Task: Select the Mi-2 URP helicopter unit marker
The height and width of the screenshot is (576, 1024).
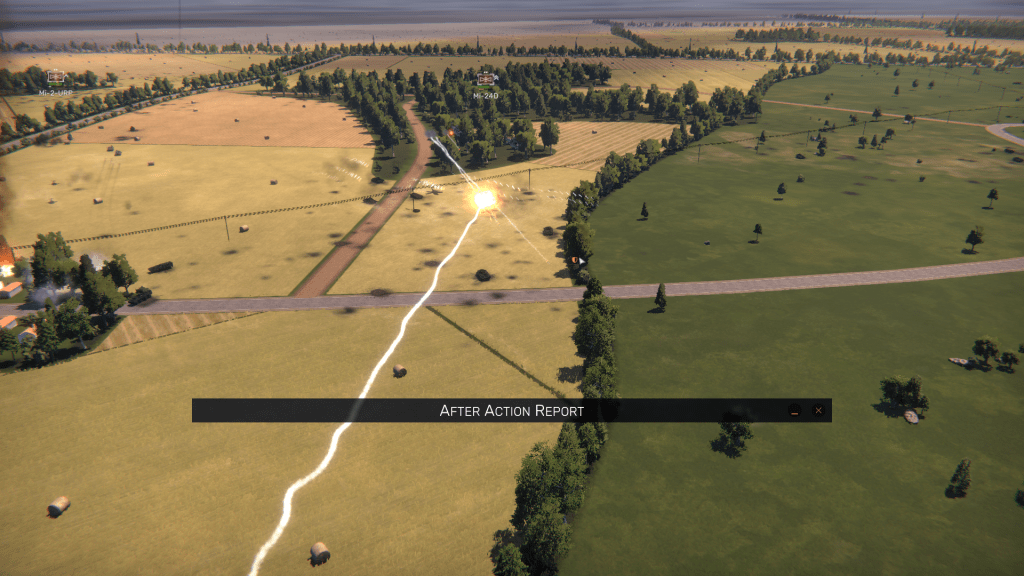Action: tap(56, 77)
